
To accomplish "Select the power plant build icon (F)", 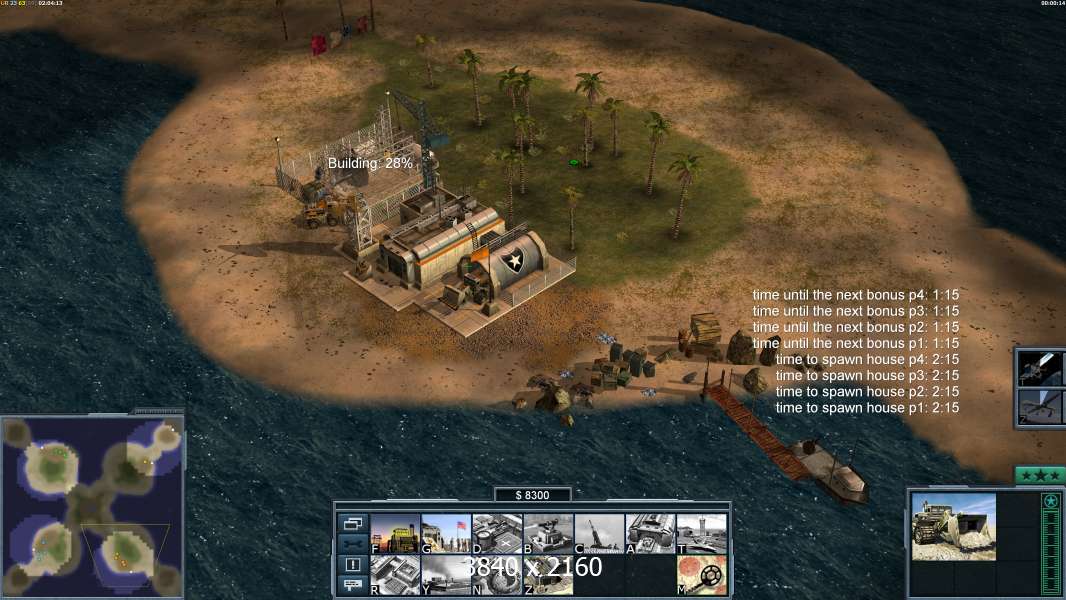I will pos(395,533).
